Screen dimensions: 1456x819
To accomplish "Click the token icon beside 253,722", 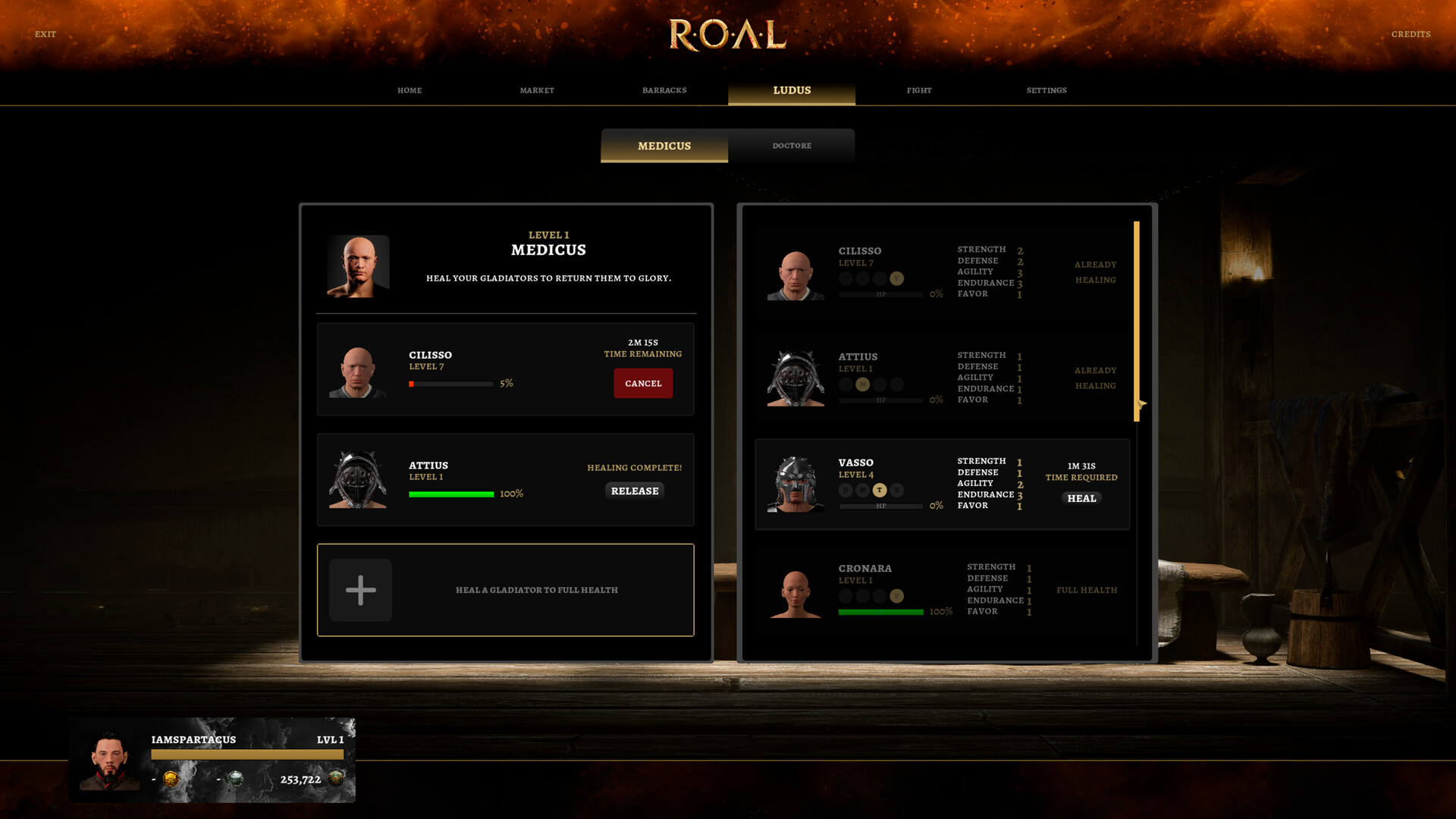I will coord(337,778).
